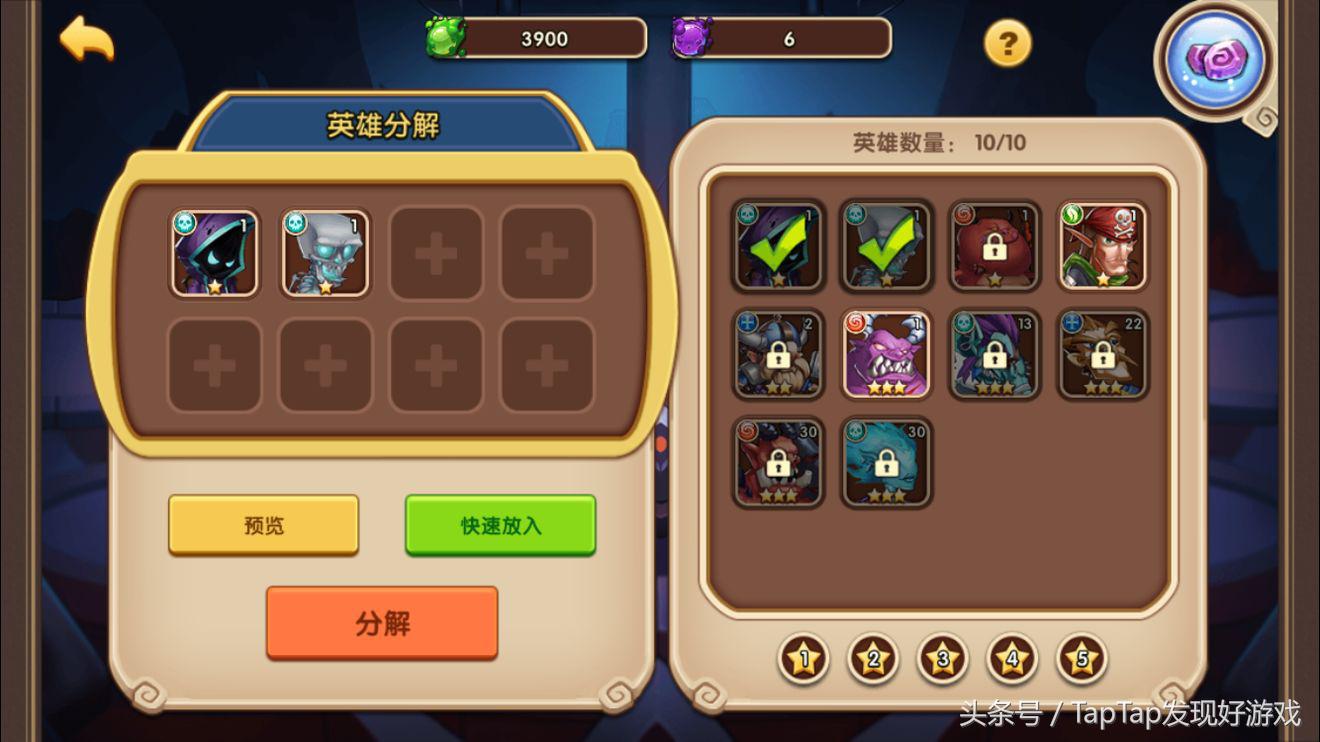Image resolution: width=1320 pixels, height=742 pixels.
Task: Click the spirit gem orb in top right corner
Action: (1213, 62)
